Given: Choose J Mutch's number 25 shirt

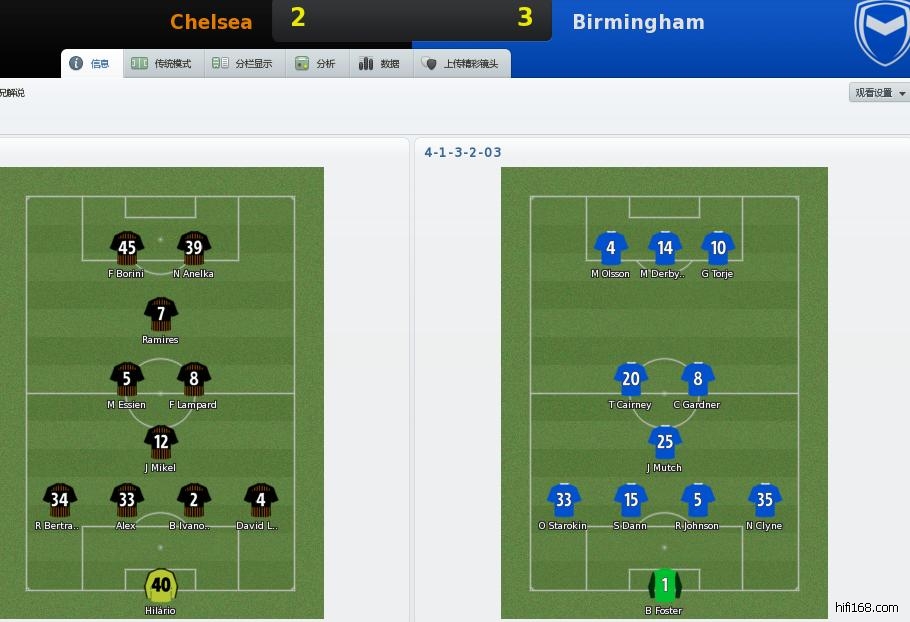Looking at the screenshot, I should pyautogui.click(x=664, y=442).
